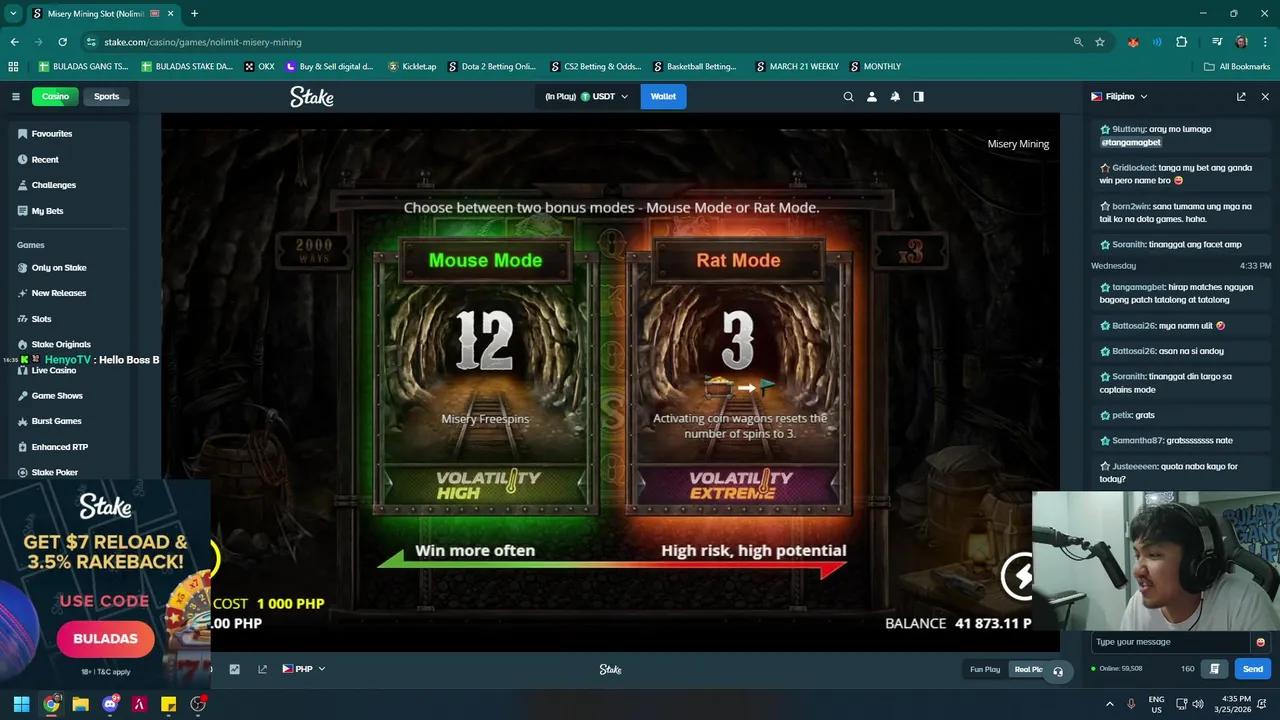Image resolution: width=1280 pixels, height=720 pixels.
Task: Switch to Sports mode toggle
Action: click(106, 96)
